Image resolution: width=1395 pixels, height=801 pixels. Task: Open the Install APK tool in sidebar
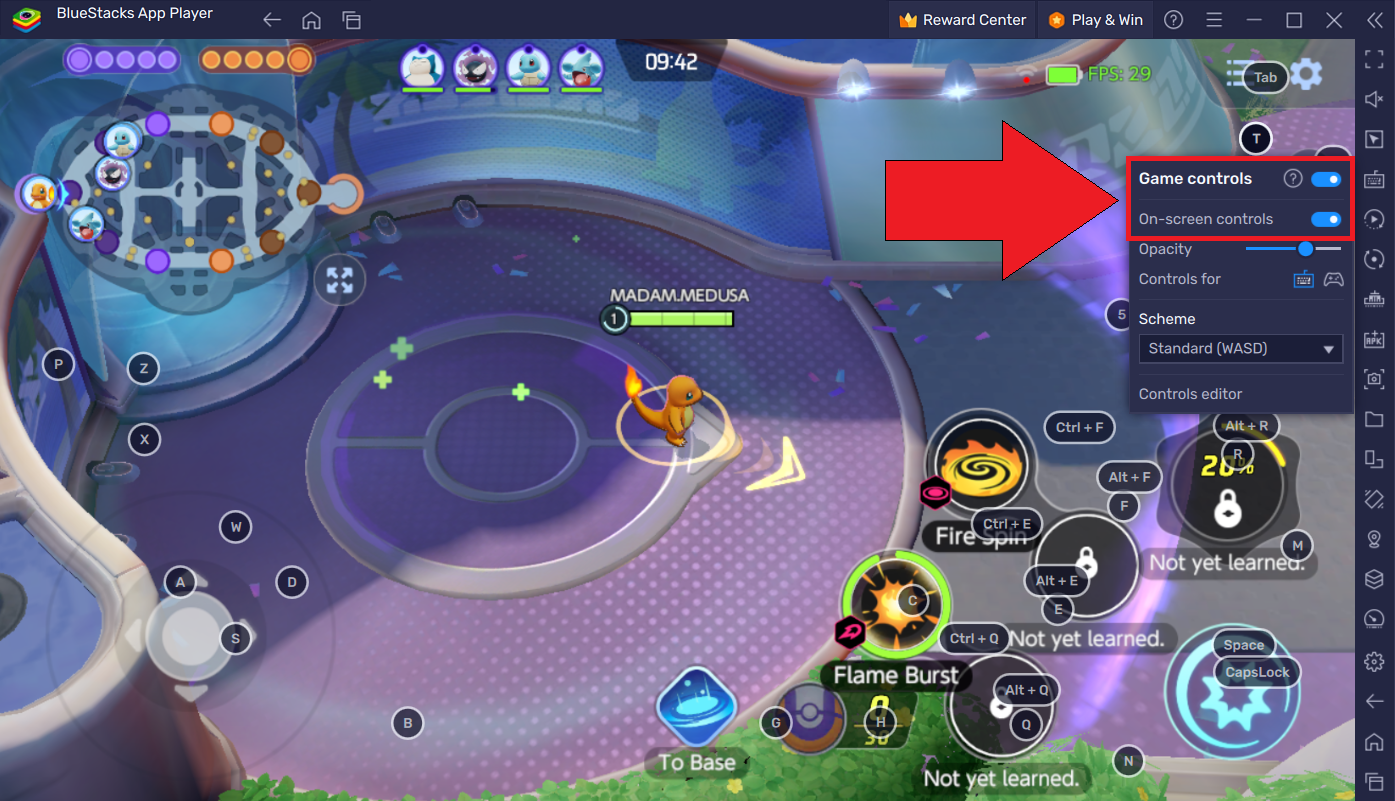tap(1374, 339)
